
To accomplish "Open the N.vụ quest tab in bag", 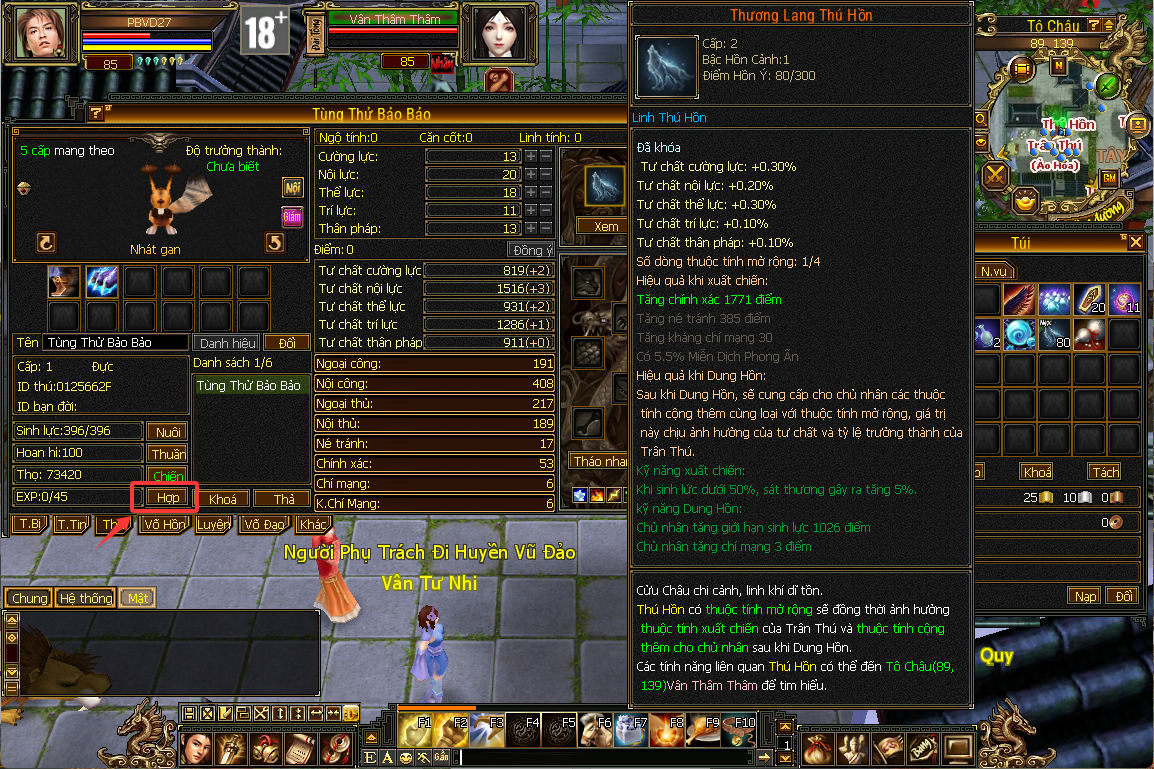I will [994, 271].
